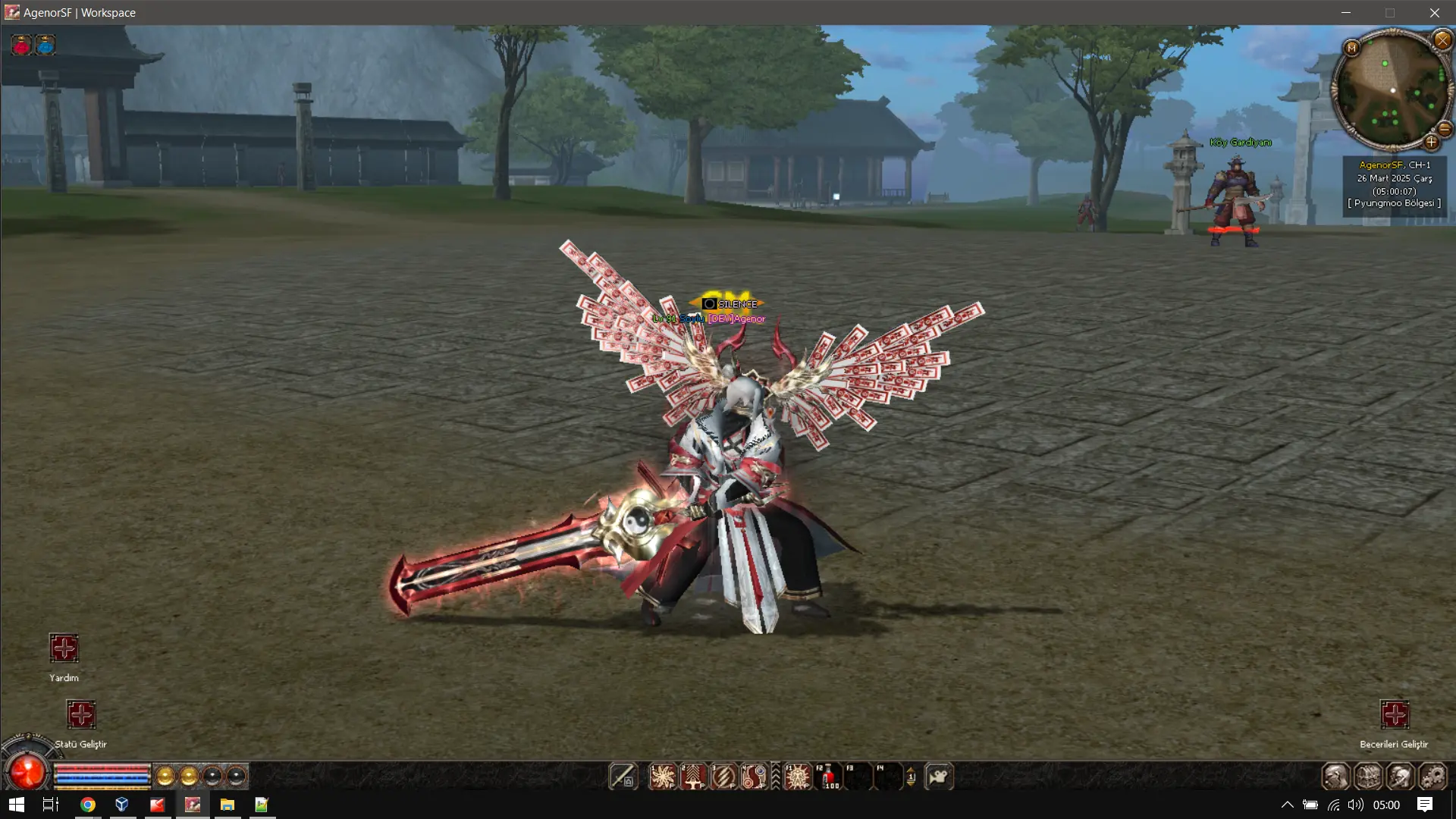Viewport: 1456px width, 819px height.
Task: Open the camera mode button
Action: pyautogui.click(x=939, y=777)
